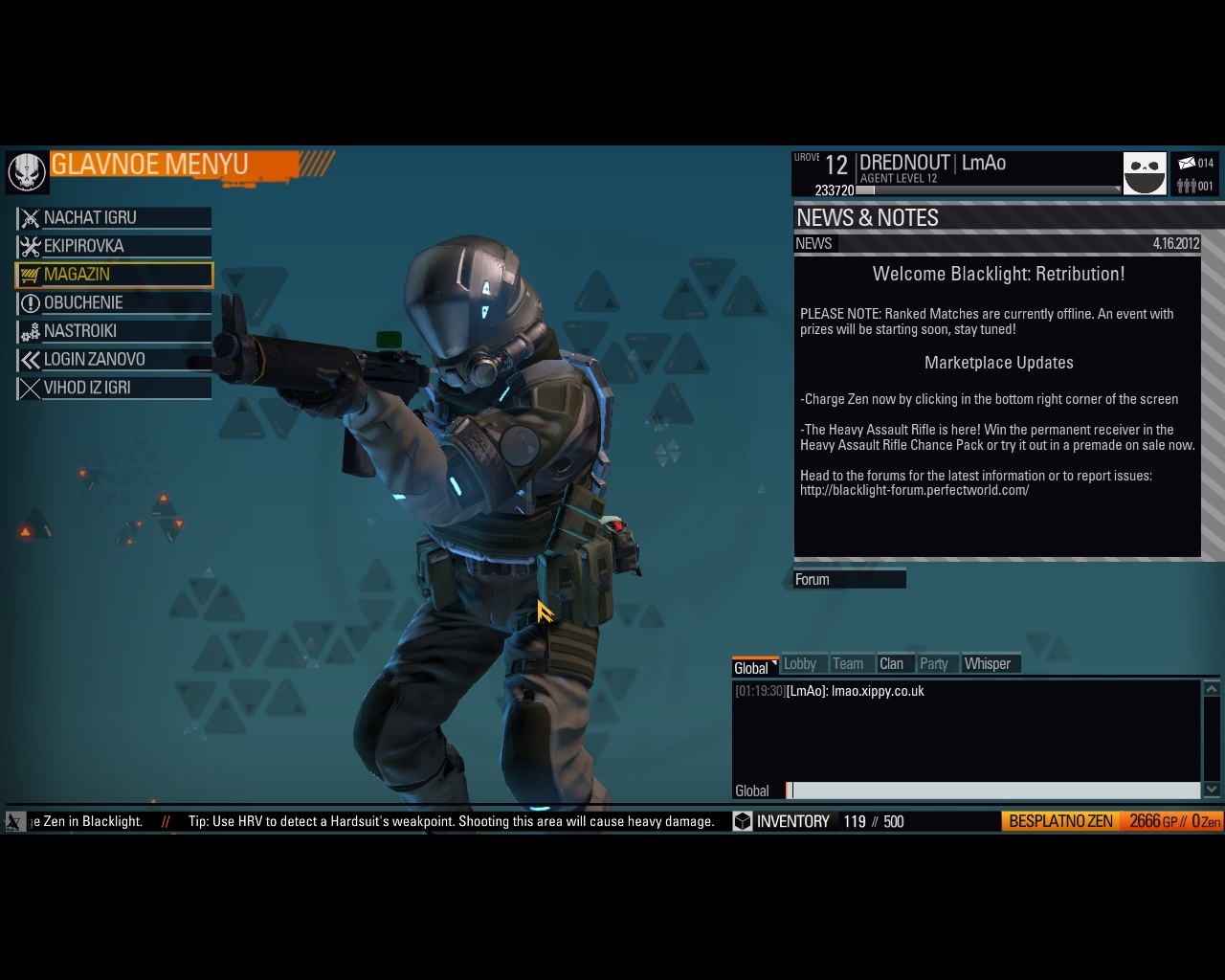Open NASTROIKI settings
1225x980 pixels.
114,331
